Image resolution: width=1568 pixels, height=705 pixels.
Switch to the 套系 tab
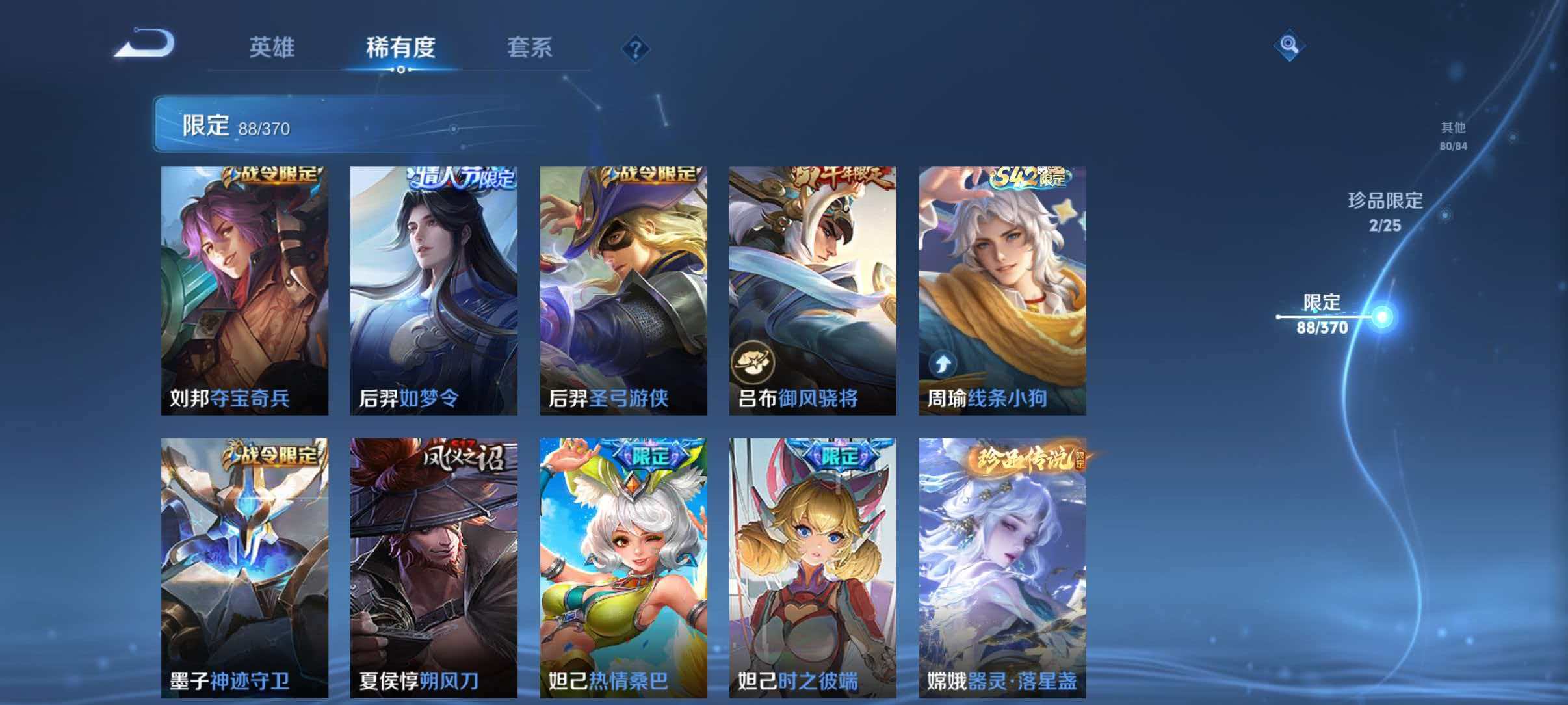click(529, 47)
